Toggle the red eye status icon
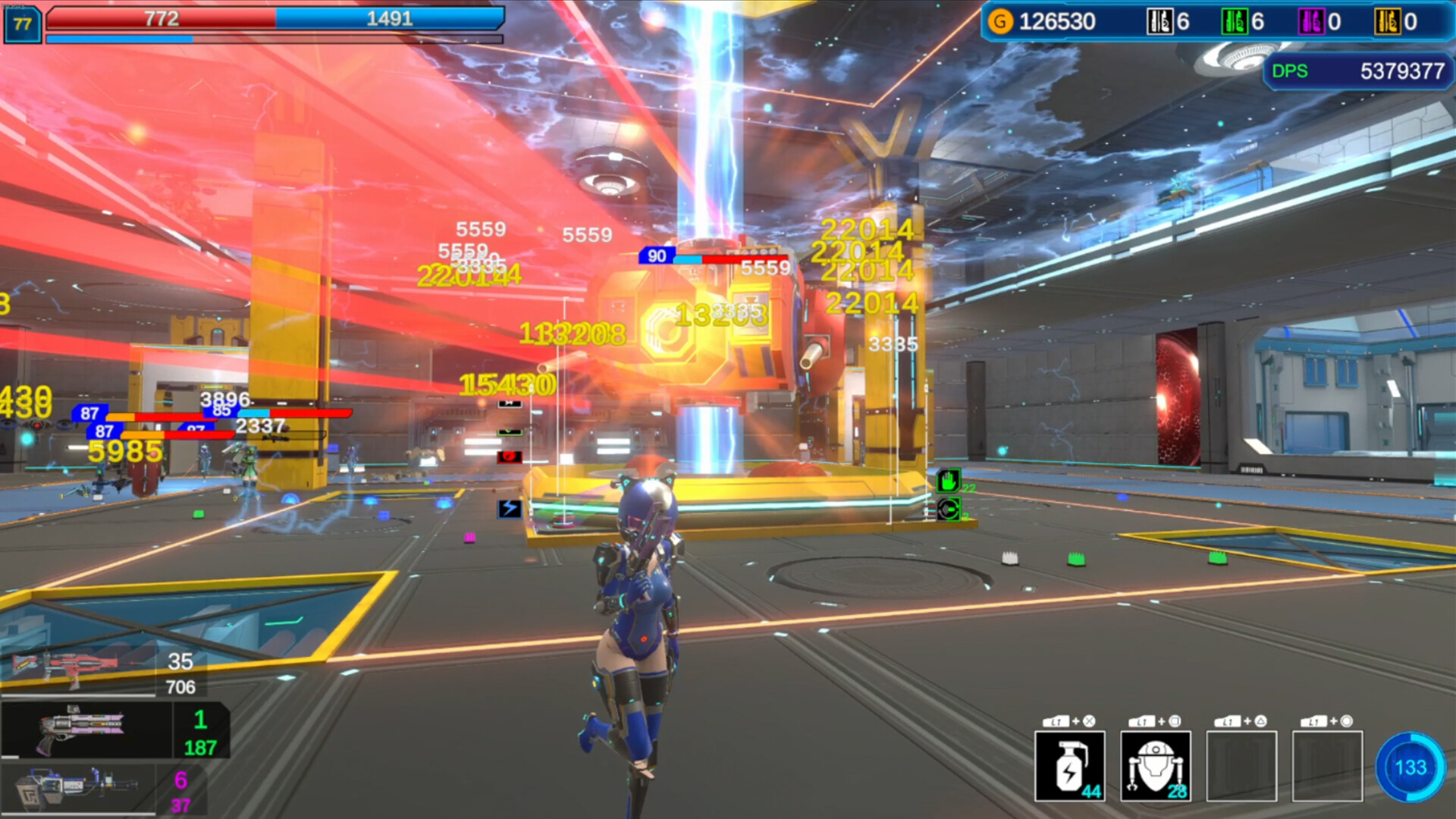The width and height of the screenshot is (1456, 819). coord(510,456)
